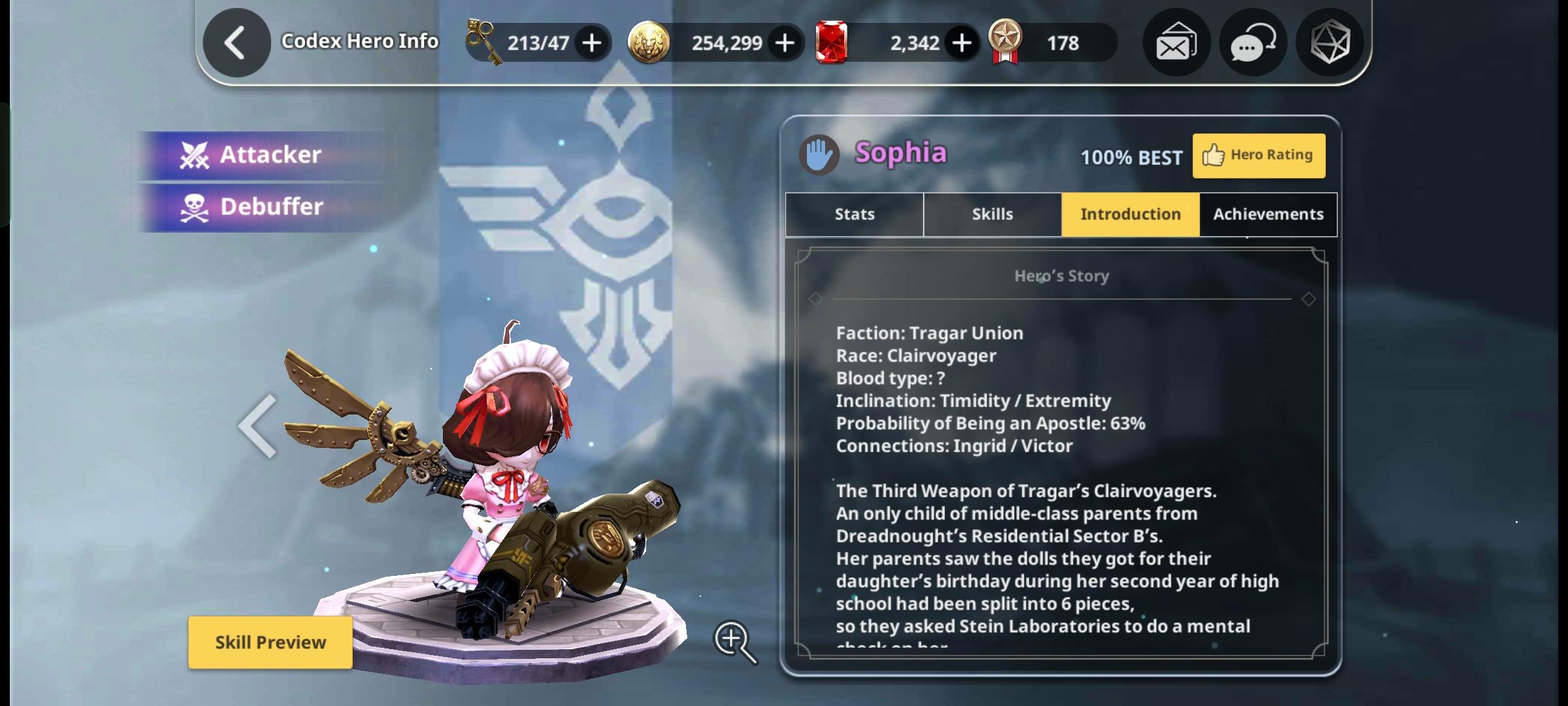Tap the back arrow next to Codex Hero Info
The height and width of the screenshot is (706, 1568).
pos(237,41)
